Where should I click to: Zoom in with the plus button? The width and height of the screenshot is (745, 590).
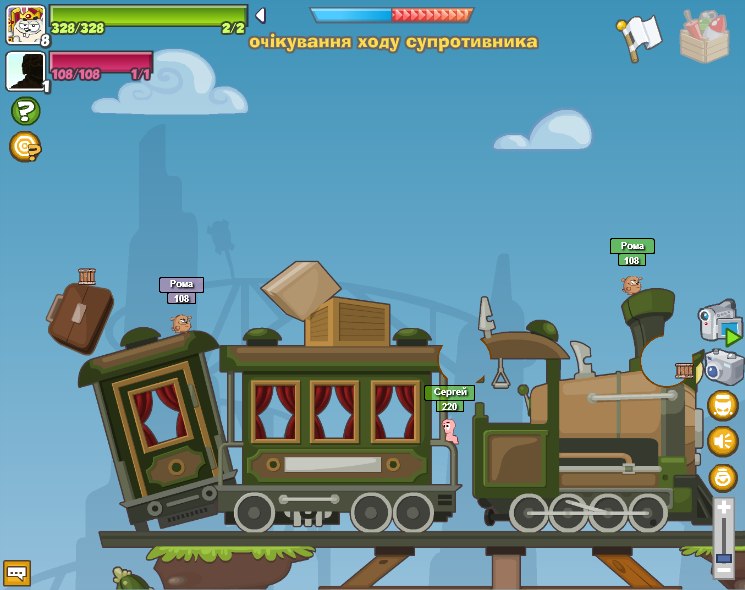723,508
